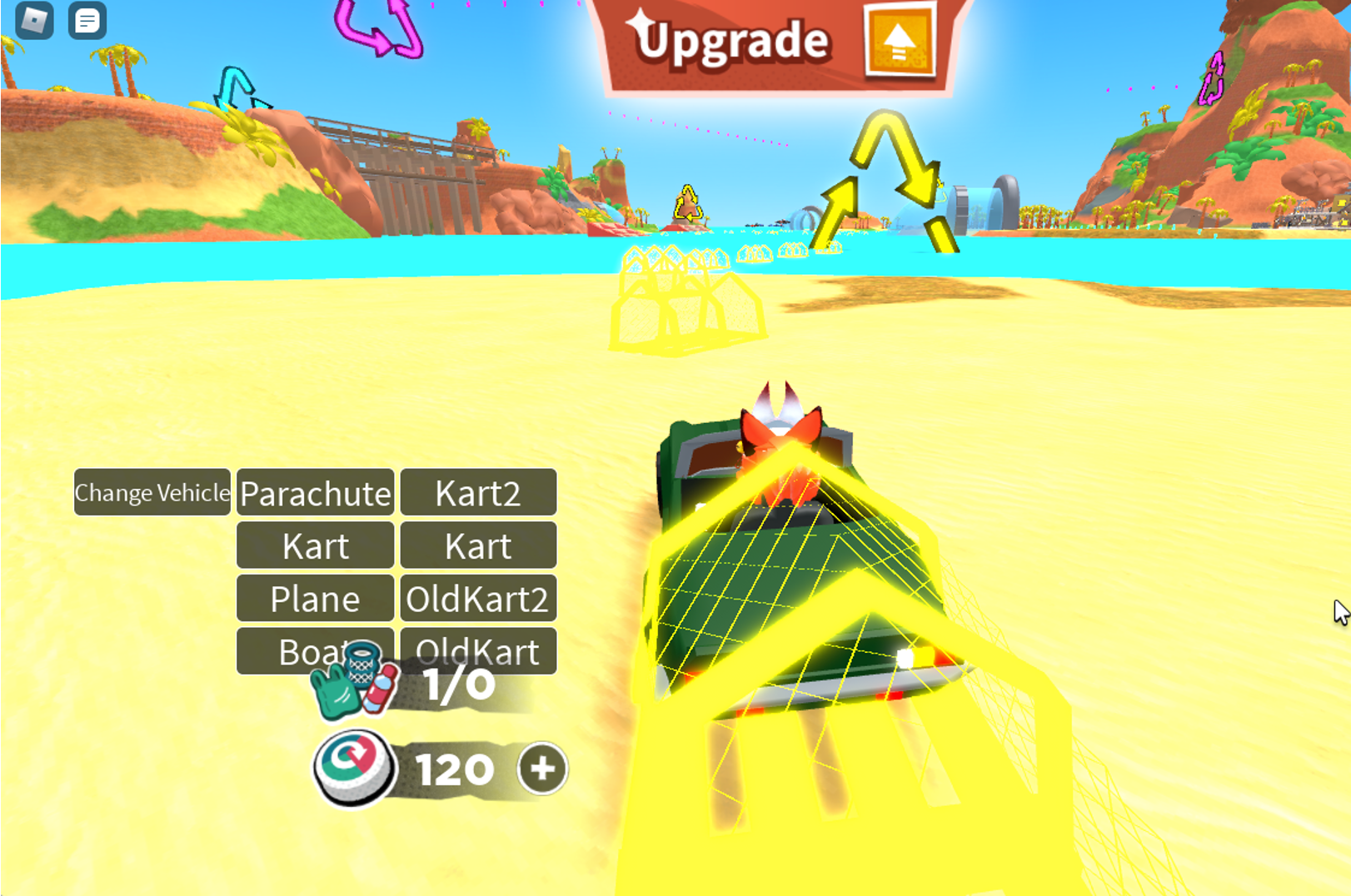The height and width of the screenshot is (896, 1351).
Task: Choose the Plane vehicle
Action: (315, 599)
